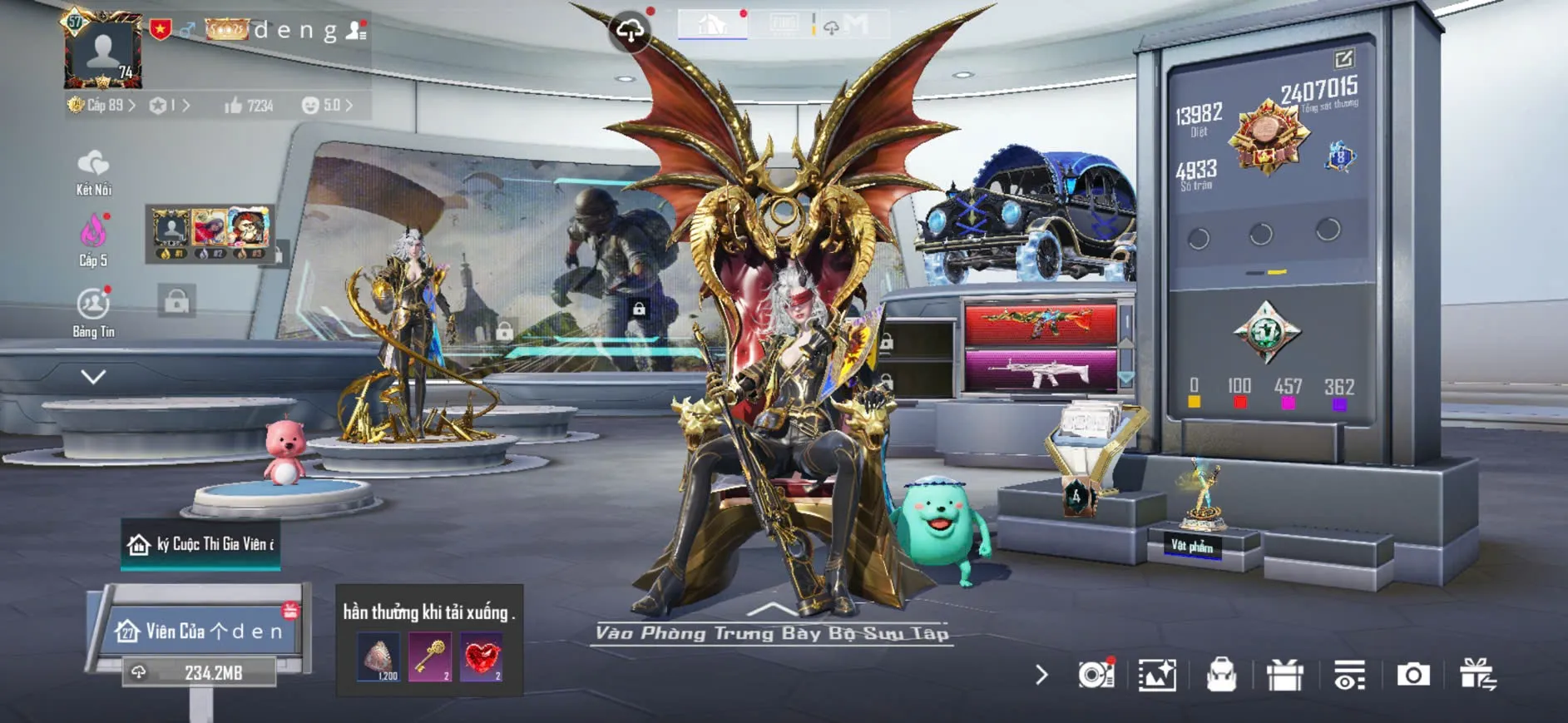Expand the left sidebar down arrow

[x=93, y=377]
